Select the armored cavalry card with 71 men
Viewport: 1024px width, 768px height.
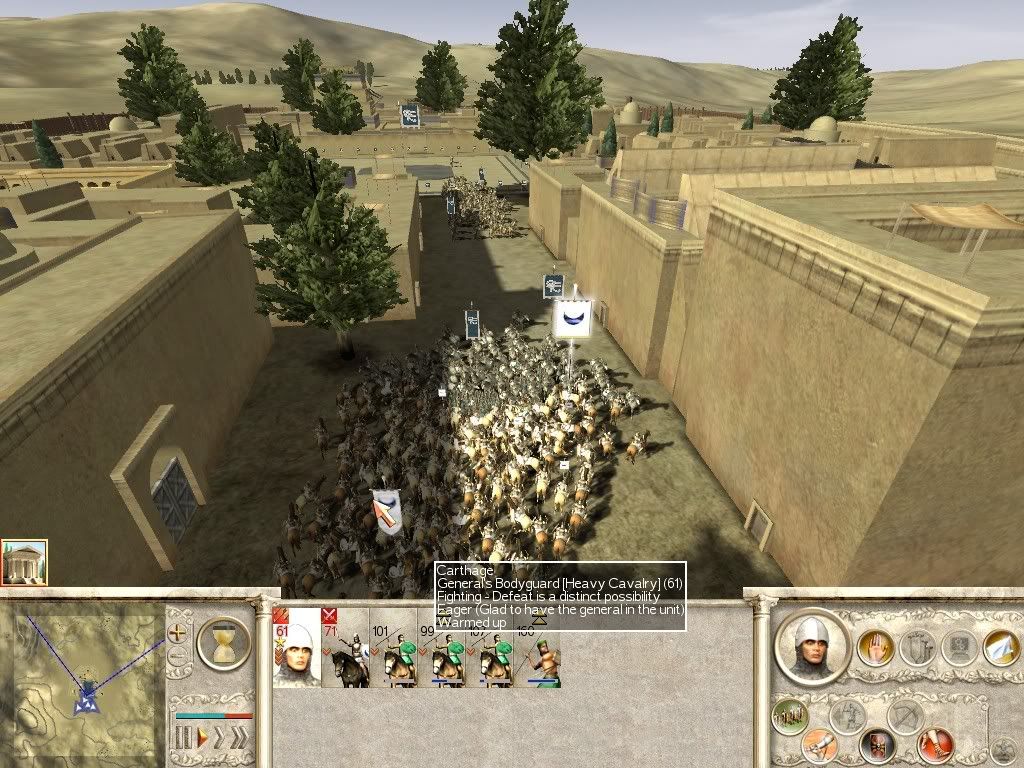pos(344,648)
